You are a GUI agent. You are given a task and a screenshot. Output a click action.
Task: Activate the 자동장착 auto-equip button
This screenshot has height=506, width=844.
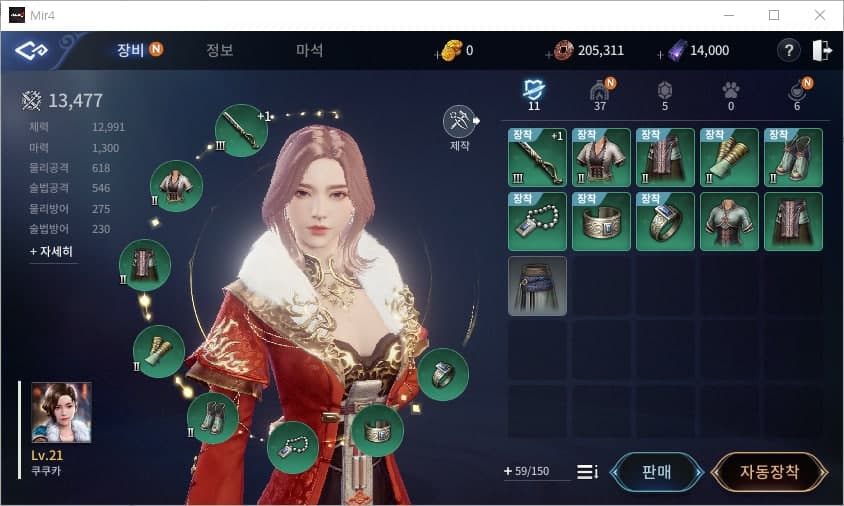coord(769,472)
